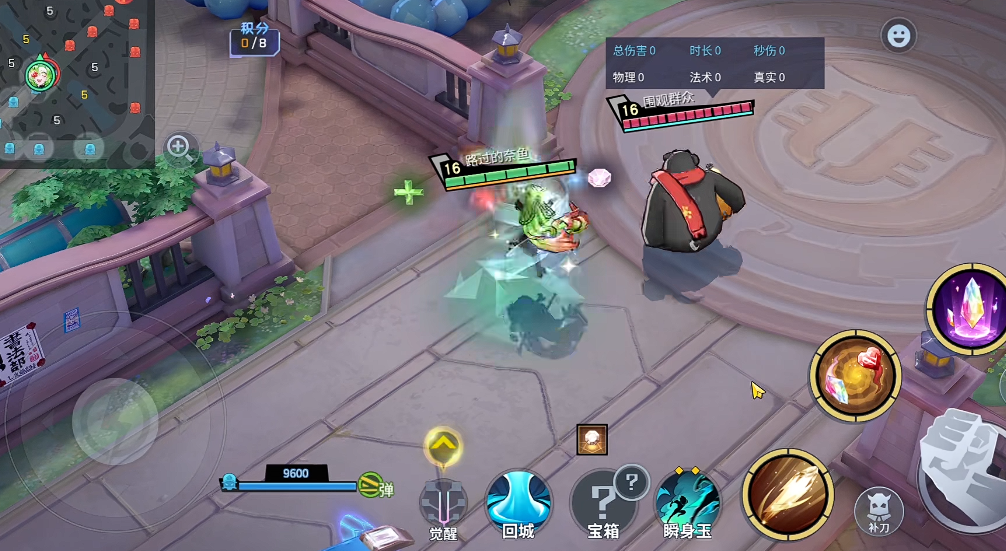Activate the 觉醒 awakening skill
The height and width of the screenshot is (551, 1006).
click(443, 503)
